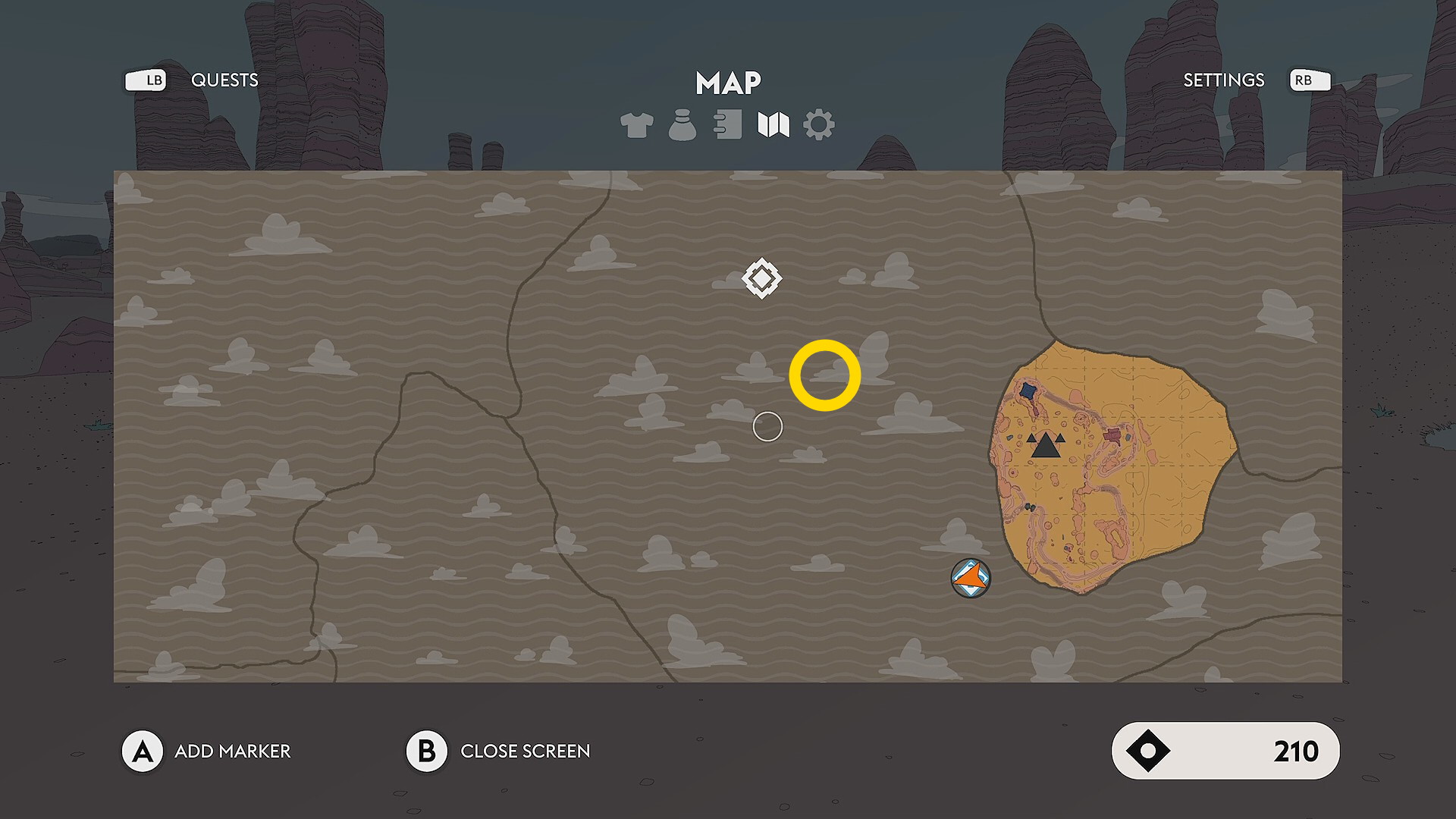Click the orange arrow player marker

click(971, 579)
